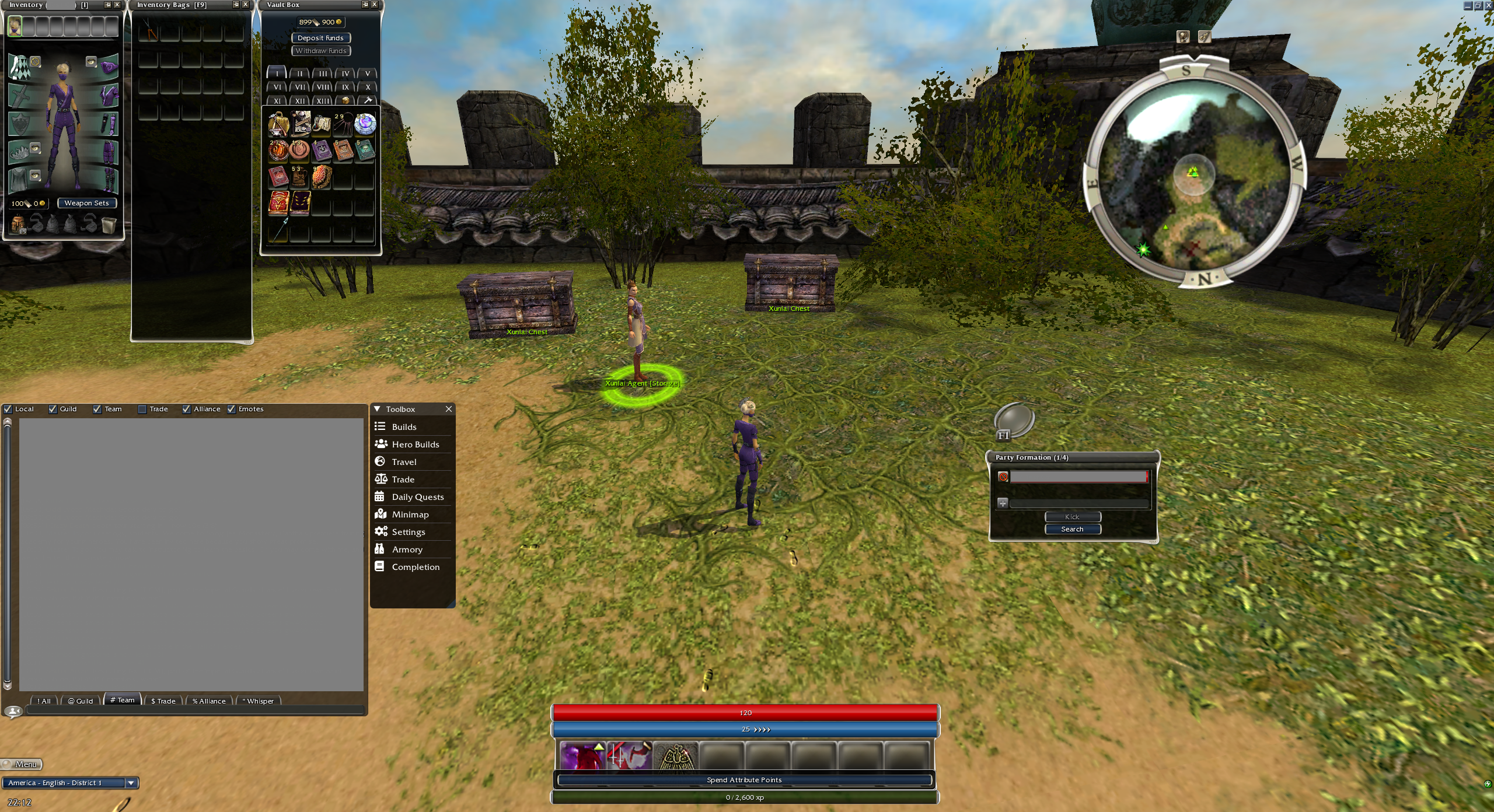The width and height of the screenshot is (1494, 812).
Task: Open Hero Builds from Toolbox
Action: (415, 444)
